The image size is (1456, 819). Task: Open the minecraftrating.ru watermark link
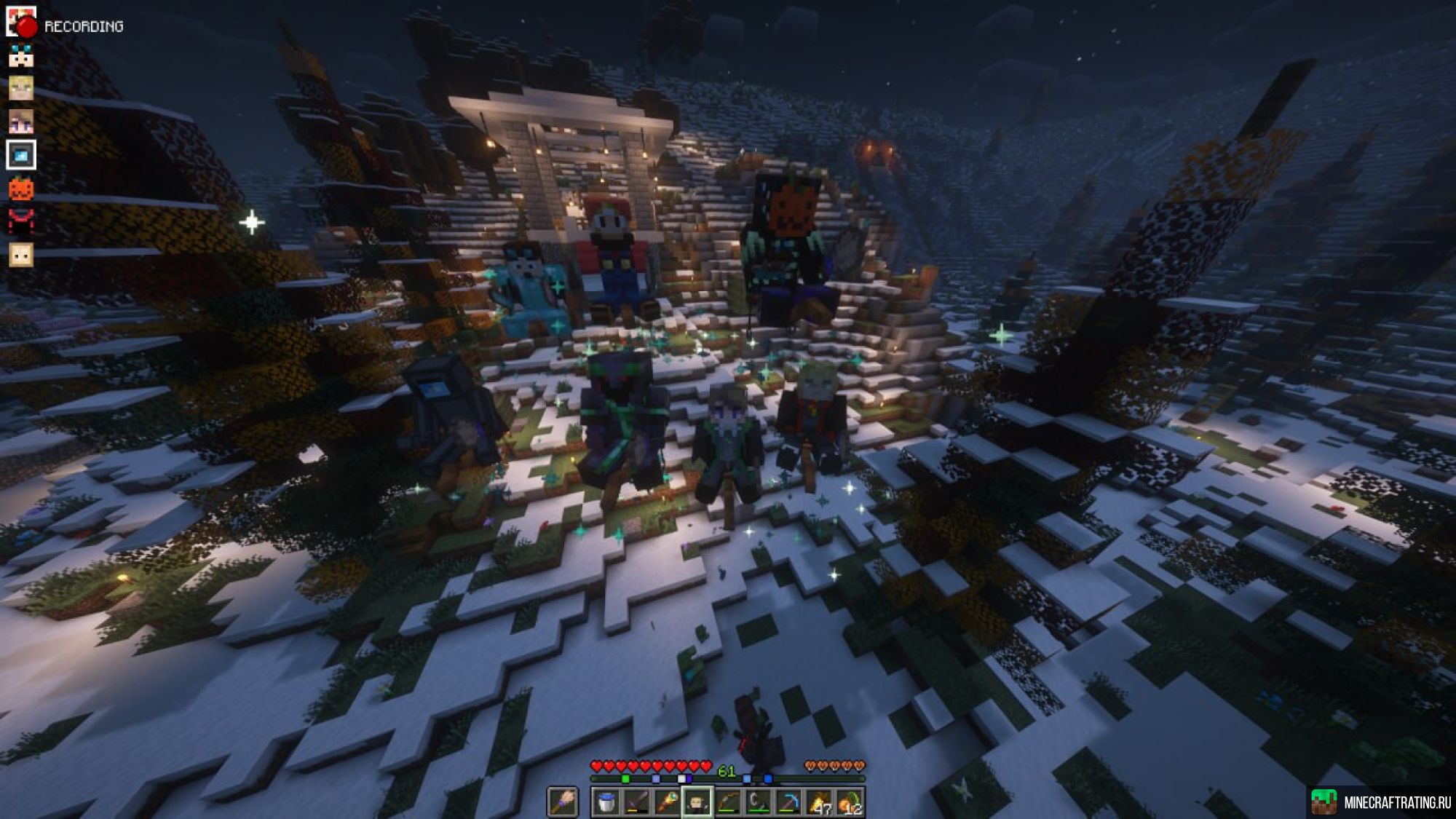pyautogui.click(x=1382, y=802)
